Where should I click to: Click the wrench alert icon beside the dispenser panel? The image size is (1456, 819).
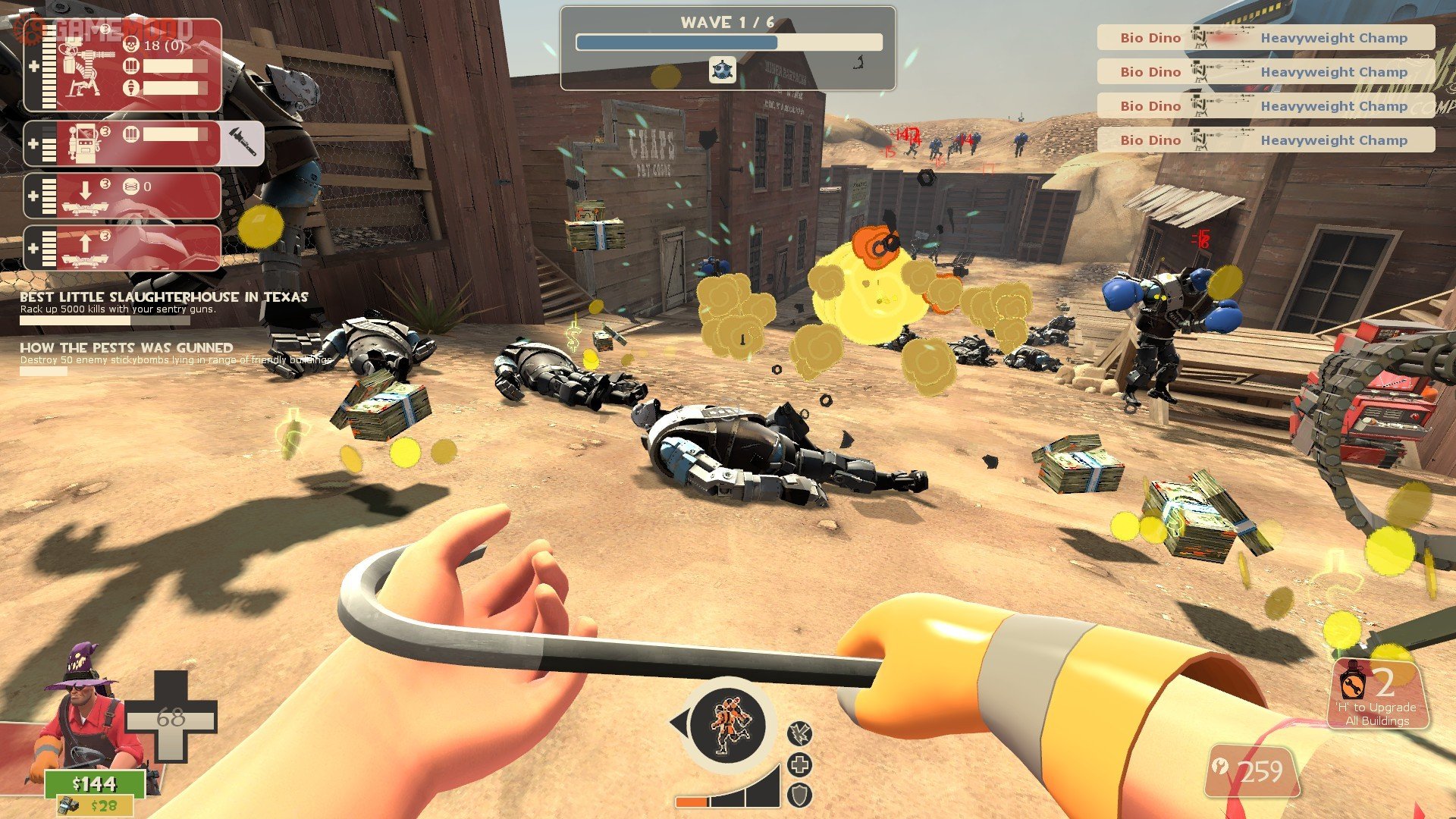click(x=243, y=143)
